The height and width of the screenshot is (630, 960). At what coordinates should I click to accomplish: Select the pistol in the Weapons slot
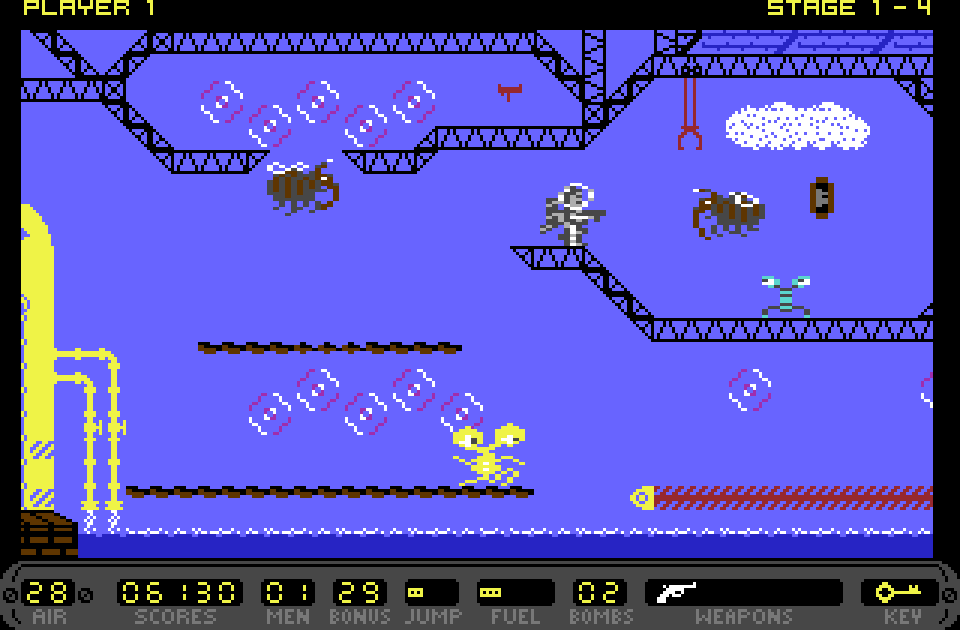click(676, 592)
